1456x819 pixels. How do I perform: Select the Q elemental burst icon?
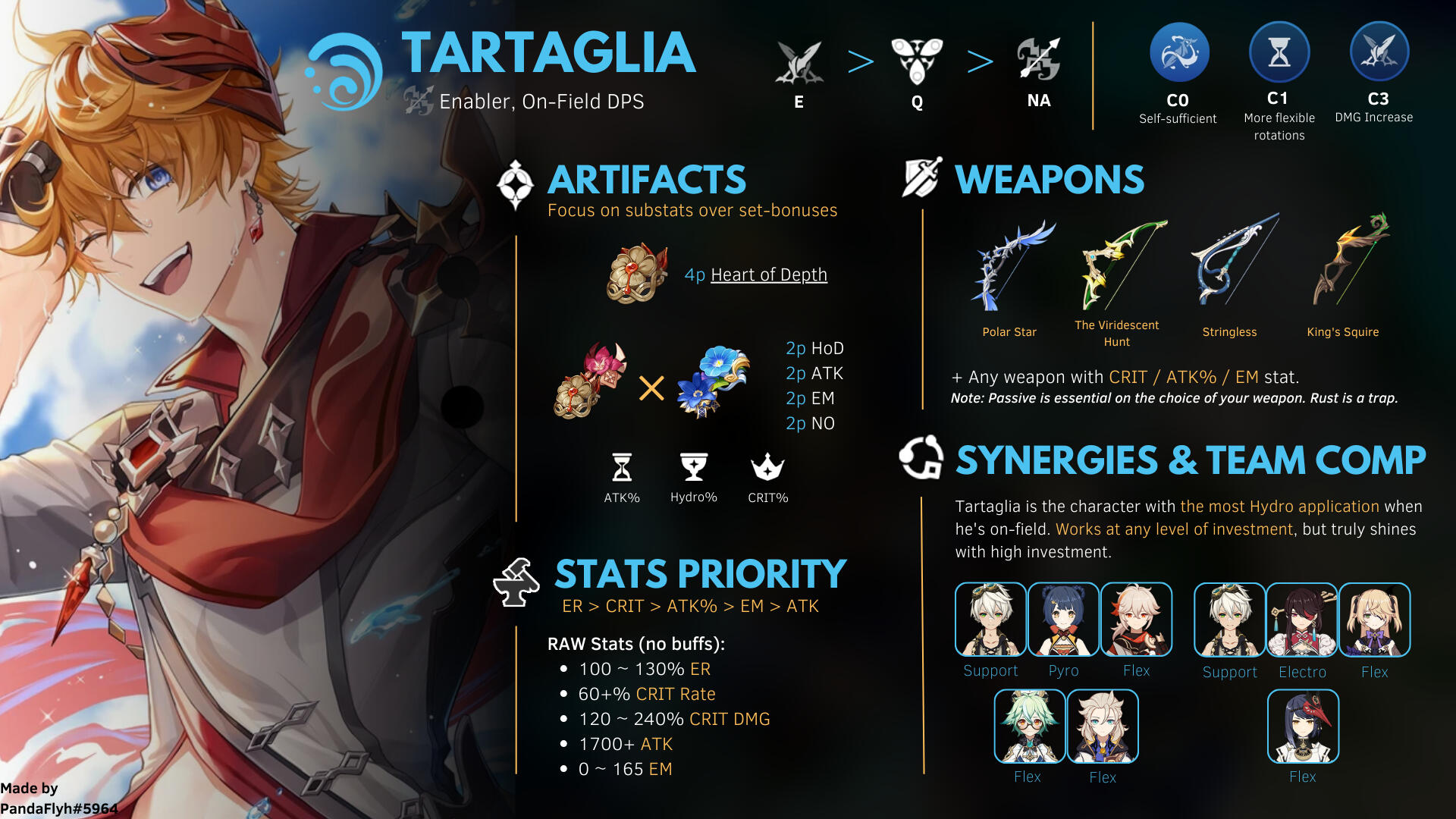pyautogui.click(x=917, y=61)
